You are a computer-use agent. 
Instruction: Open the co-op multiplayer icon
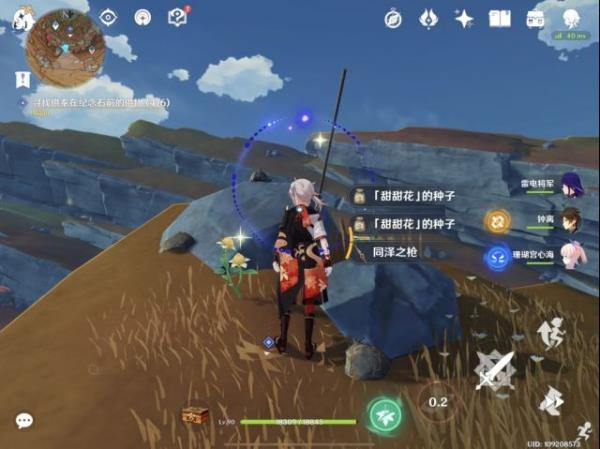tap(570, 17)
